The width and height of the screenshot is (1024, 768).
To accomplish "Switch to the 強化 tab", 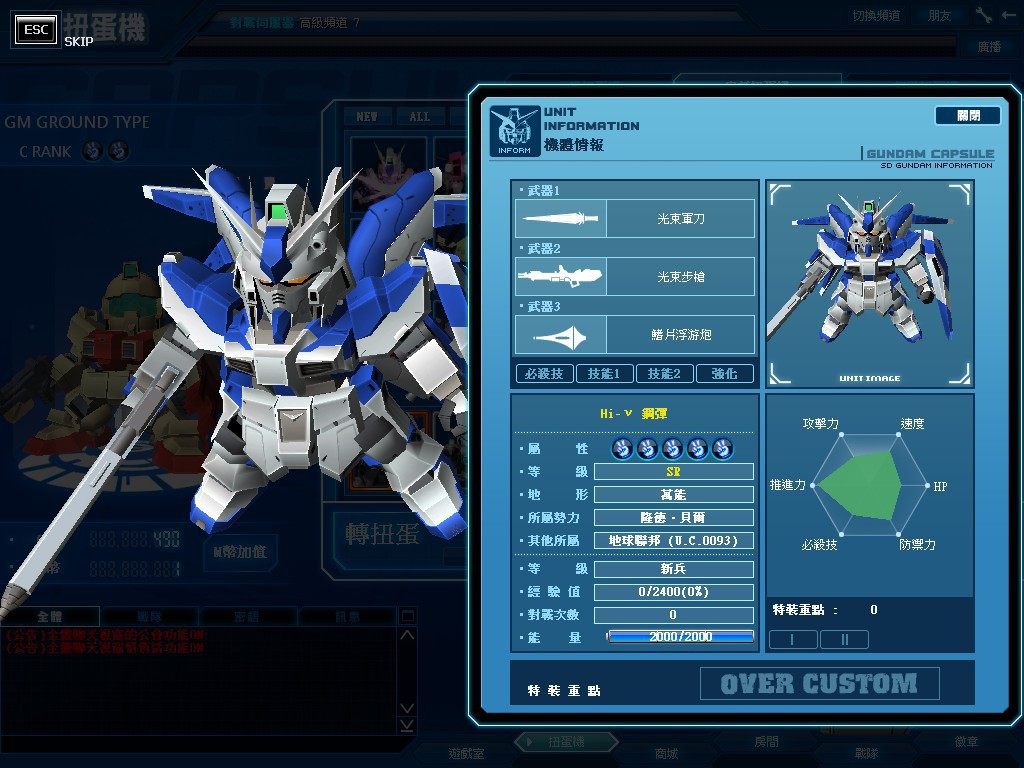I will (x=724, y=374).
